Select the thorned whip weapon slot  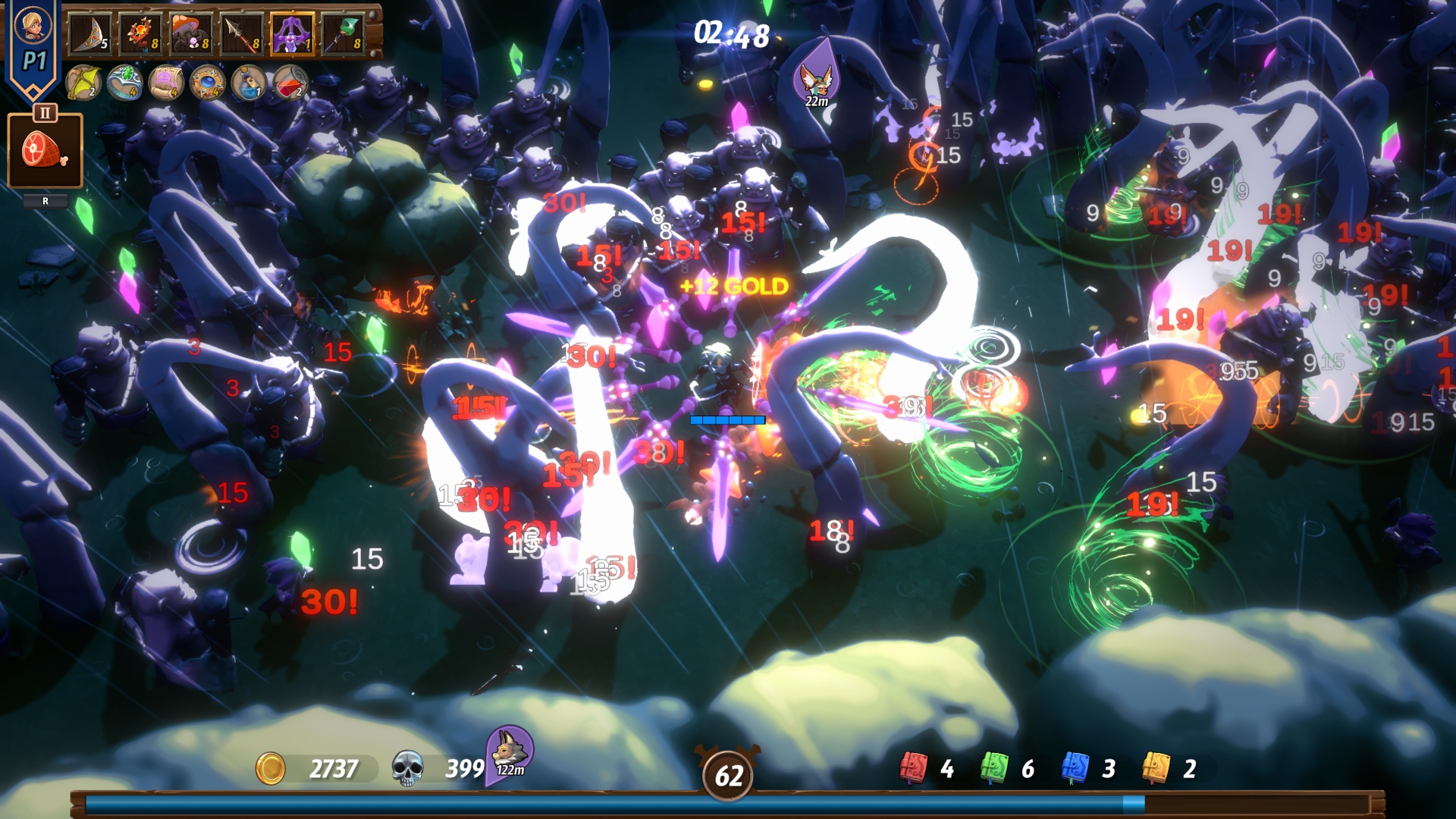140,33
